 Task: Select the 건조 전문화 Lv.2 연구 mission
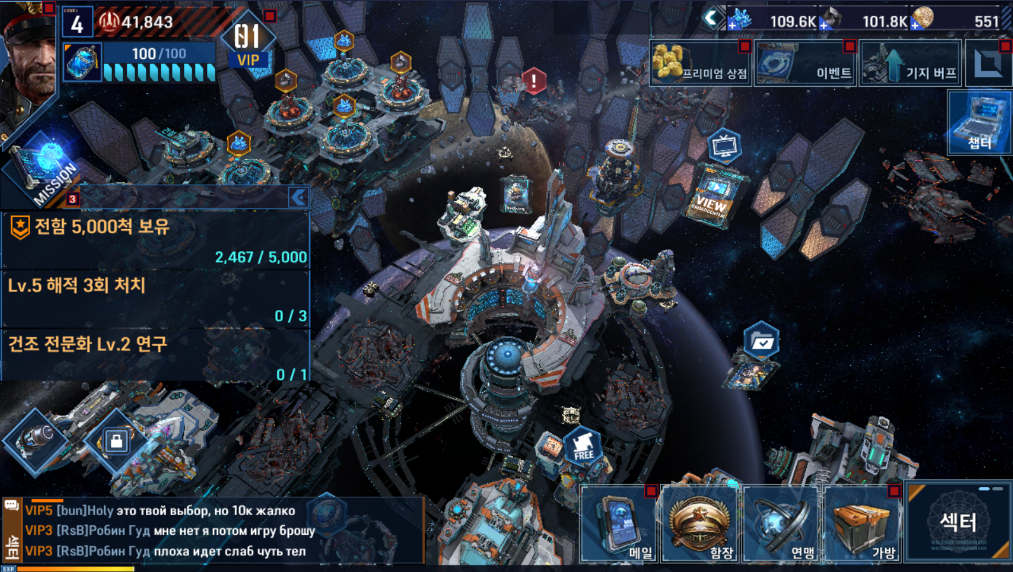[155, 357]
